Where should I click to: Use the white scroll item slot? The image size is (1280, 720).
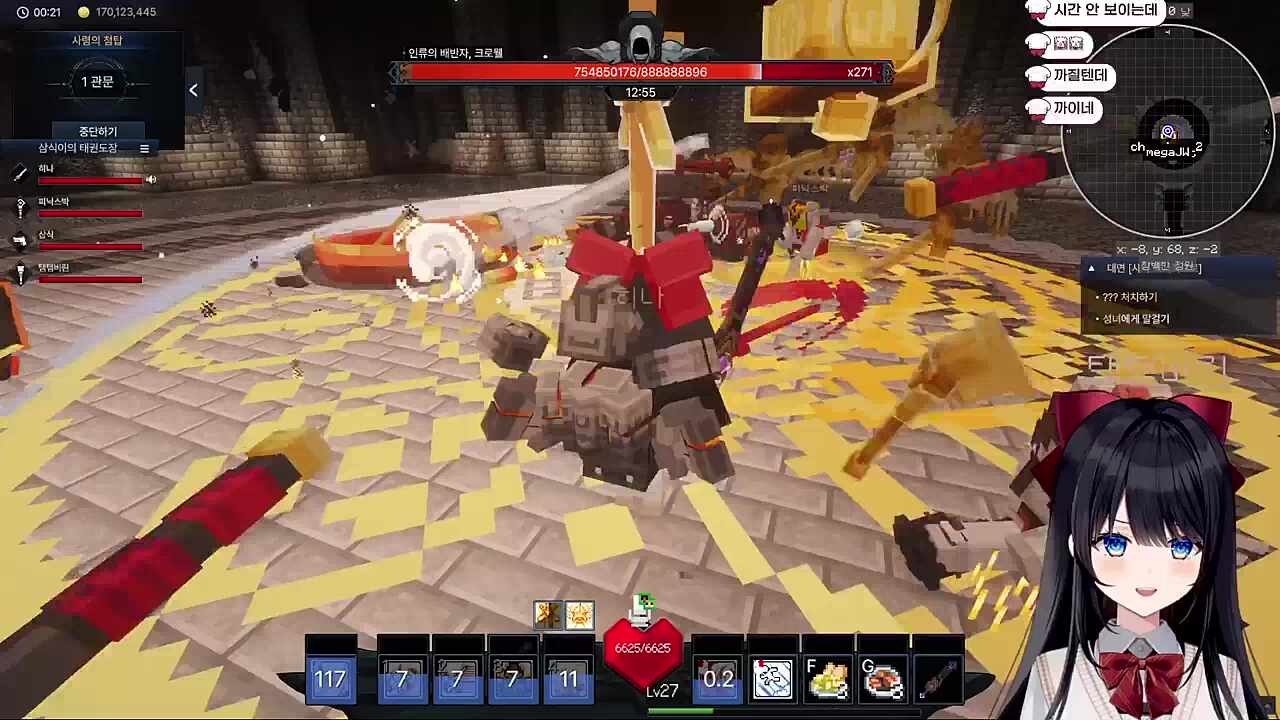pos(772,679)
